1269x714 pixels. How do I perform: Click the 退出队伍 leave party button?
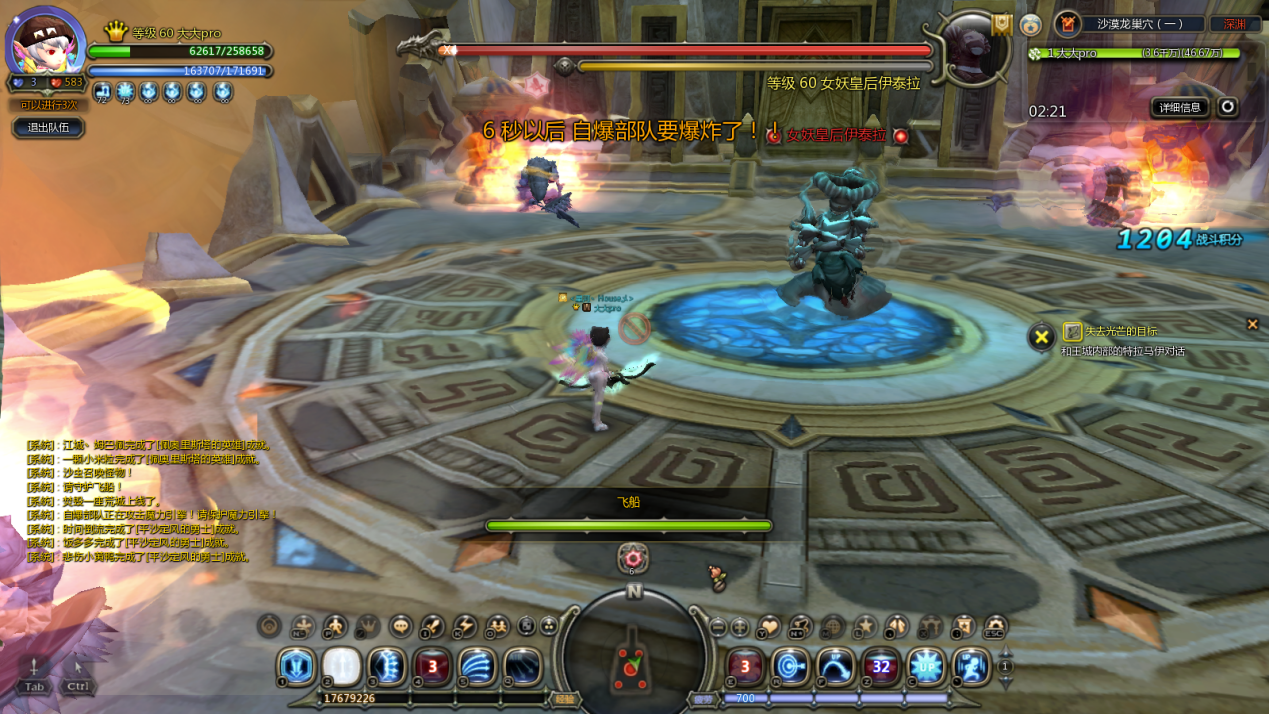click(x=48, y=128)
